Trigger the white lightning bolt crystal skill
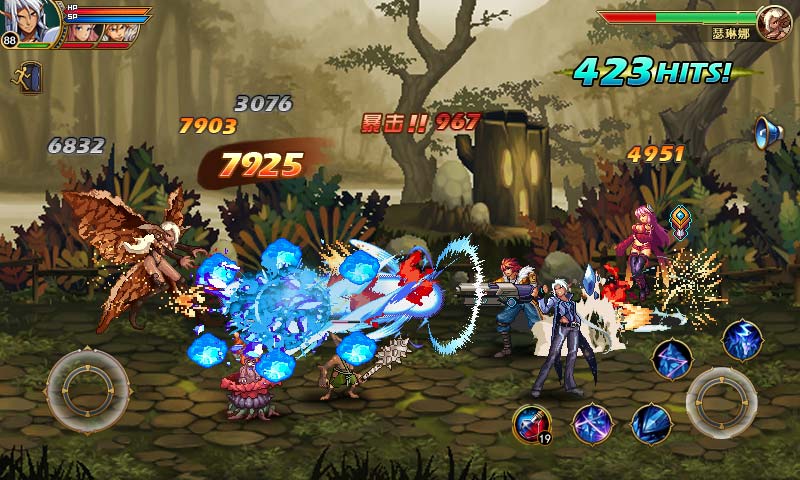 click(x=742, y=340)
